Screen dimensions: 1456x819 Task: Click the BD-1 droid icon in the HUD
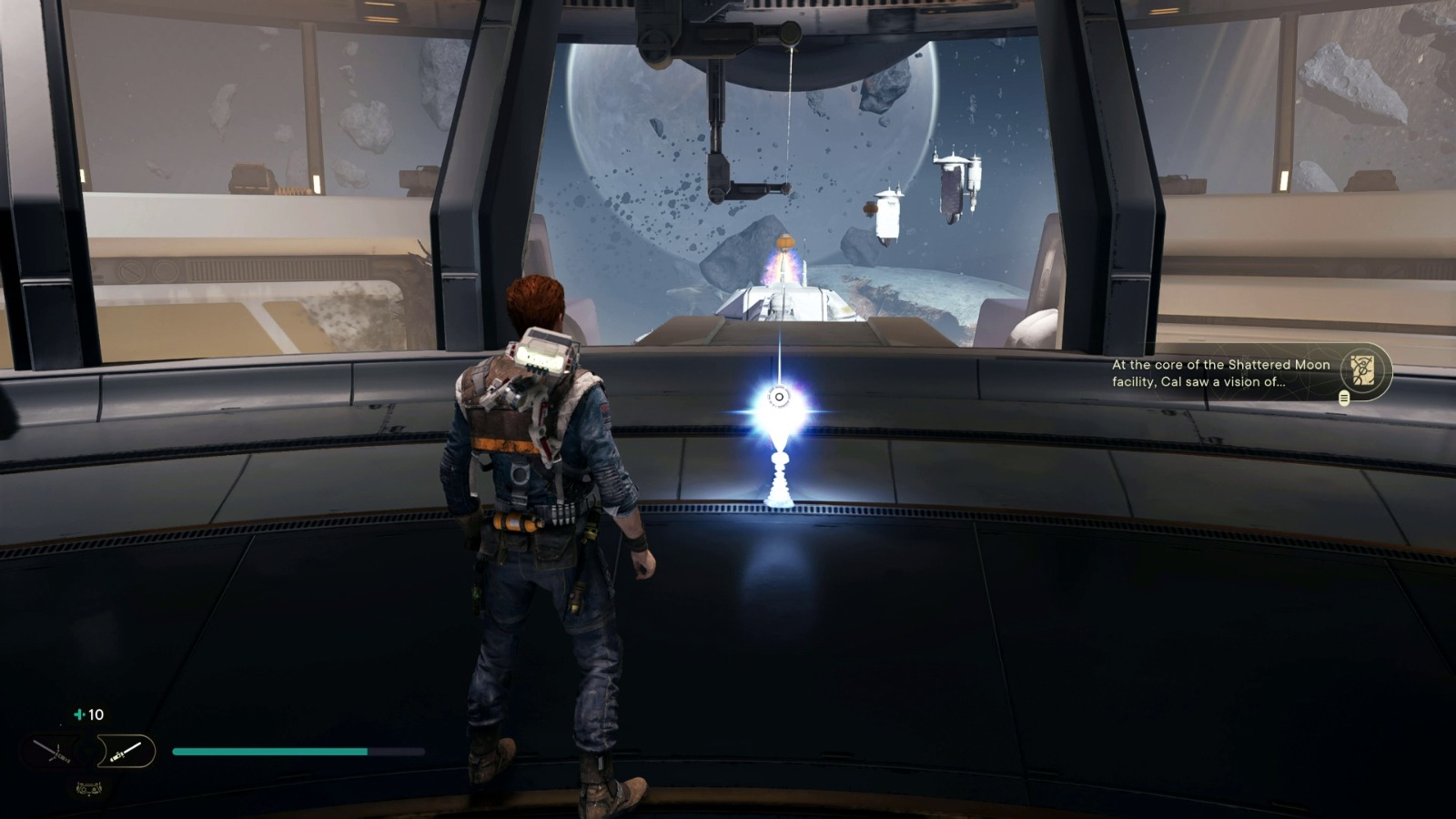coord(88,788)
